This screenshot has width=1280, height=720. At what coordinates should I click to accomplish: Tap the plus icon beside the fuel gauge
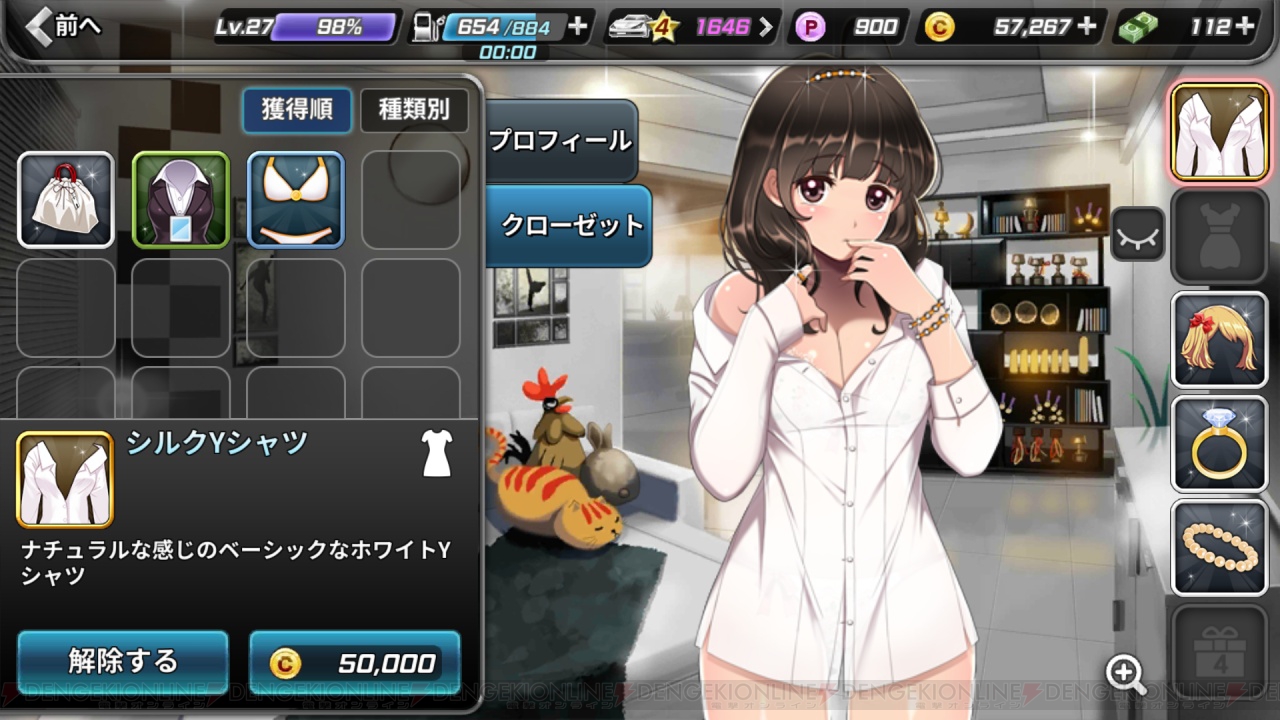tap(576, 27)
